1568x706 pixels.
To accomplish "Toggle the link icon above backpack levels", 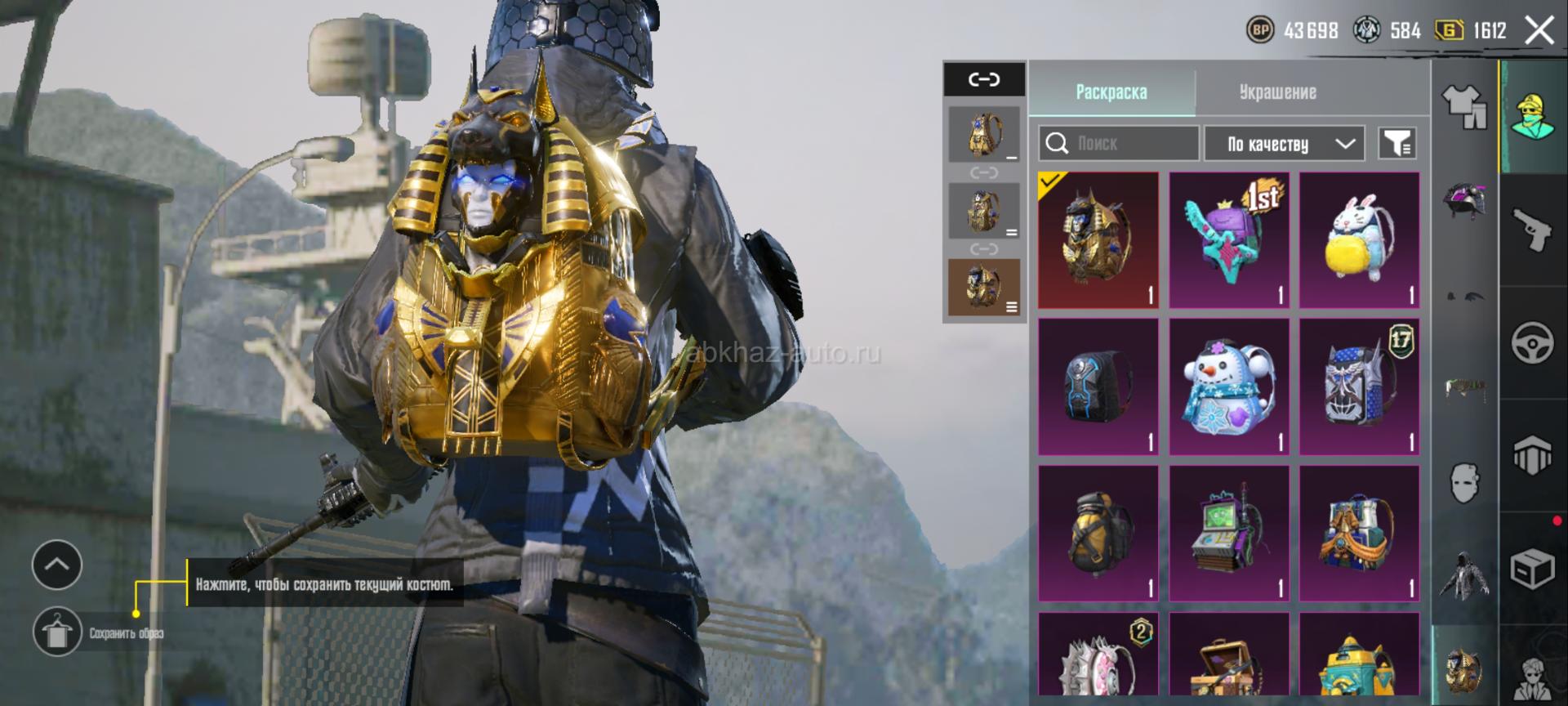I will click(x=984, y=79).
